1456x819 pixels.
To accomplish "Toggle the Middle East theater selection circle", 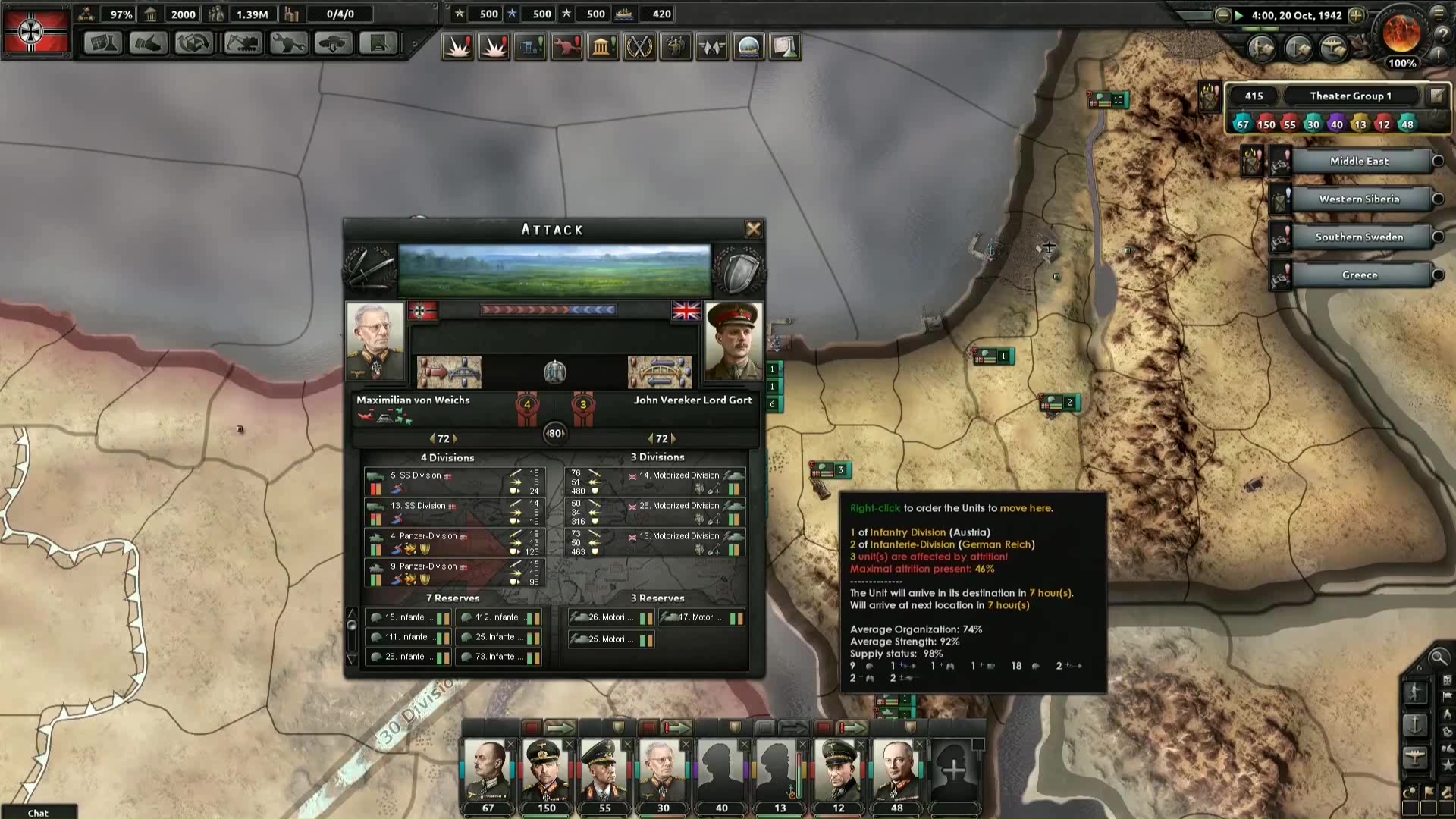I will pos(1439,161).
